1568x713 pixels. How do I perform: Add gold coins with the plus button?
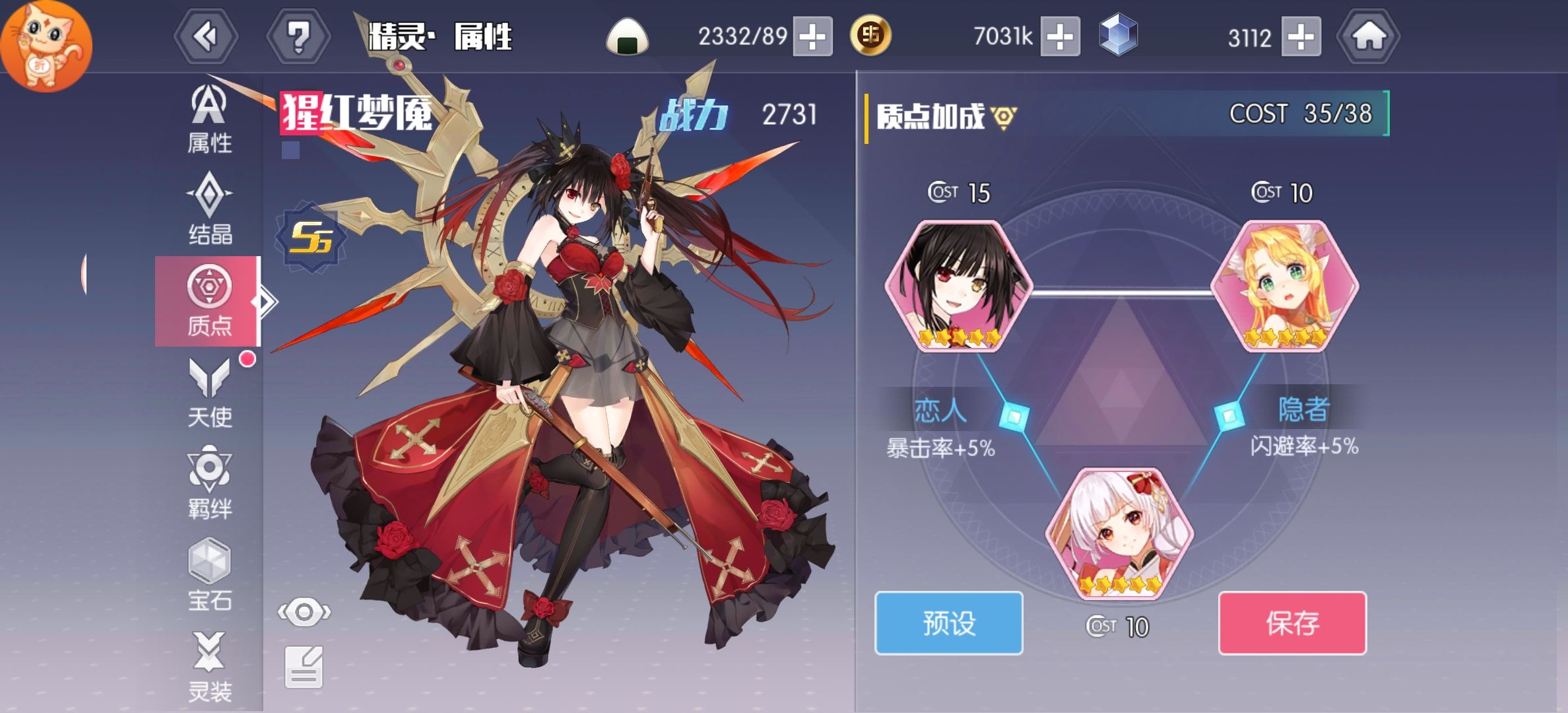(1060, 36)
